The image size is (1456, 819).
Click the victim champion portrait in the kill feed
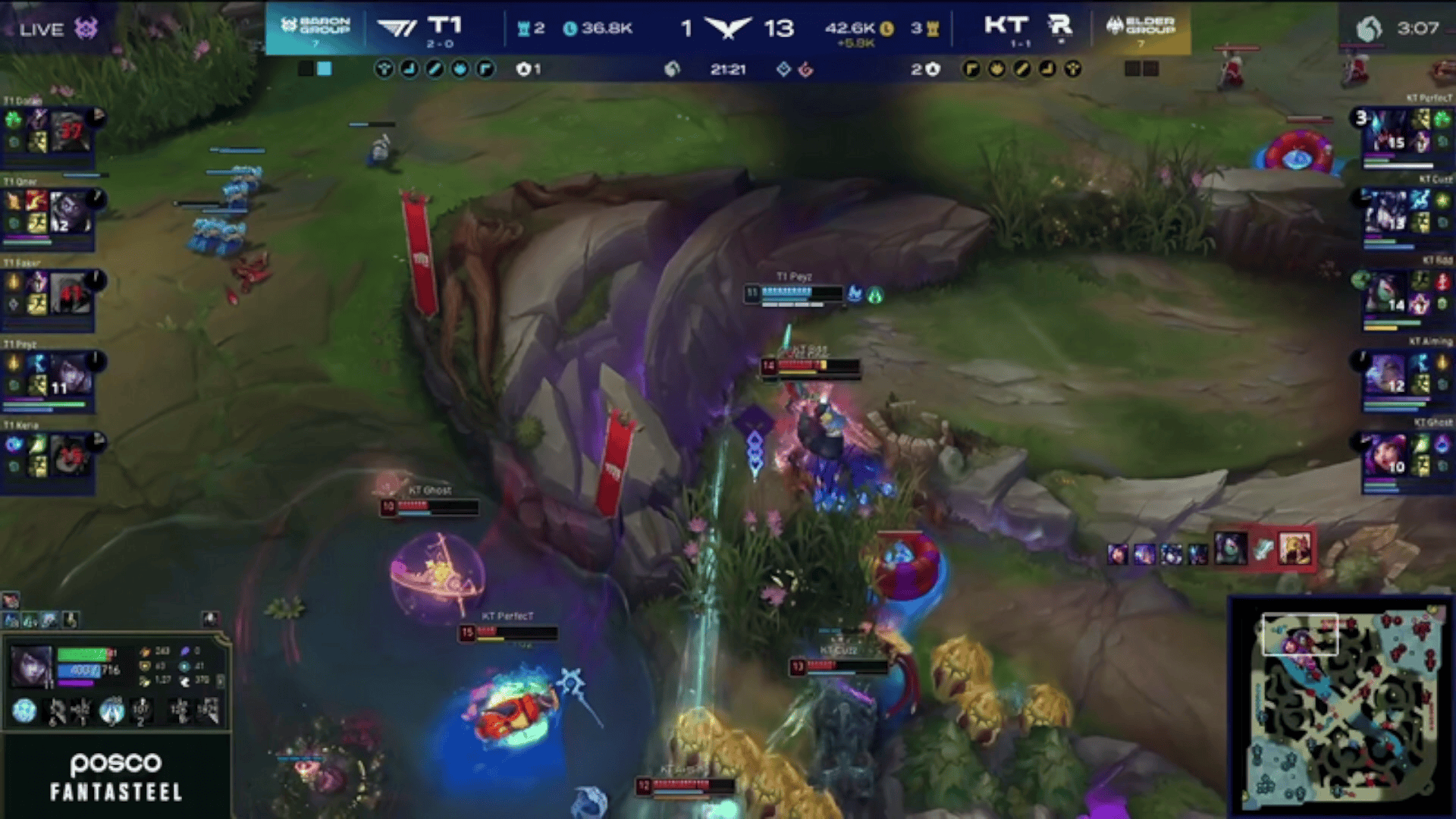(1294, 548)
